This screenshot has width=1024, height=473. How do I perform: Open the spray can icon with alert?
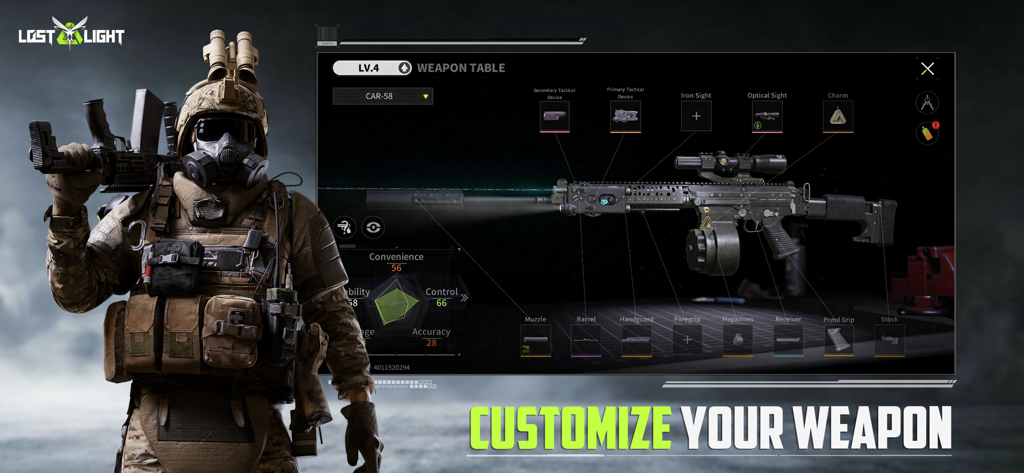click(x=927, y=133)
